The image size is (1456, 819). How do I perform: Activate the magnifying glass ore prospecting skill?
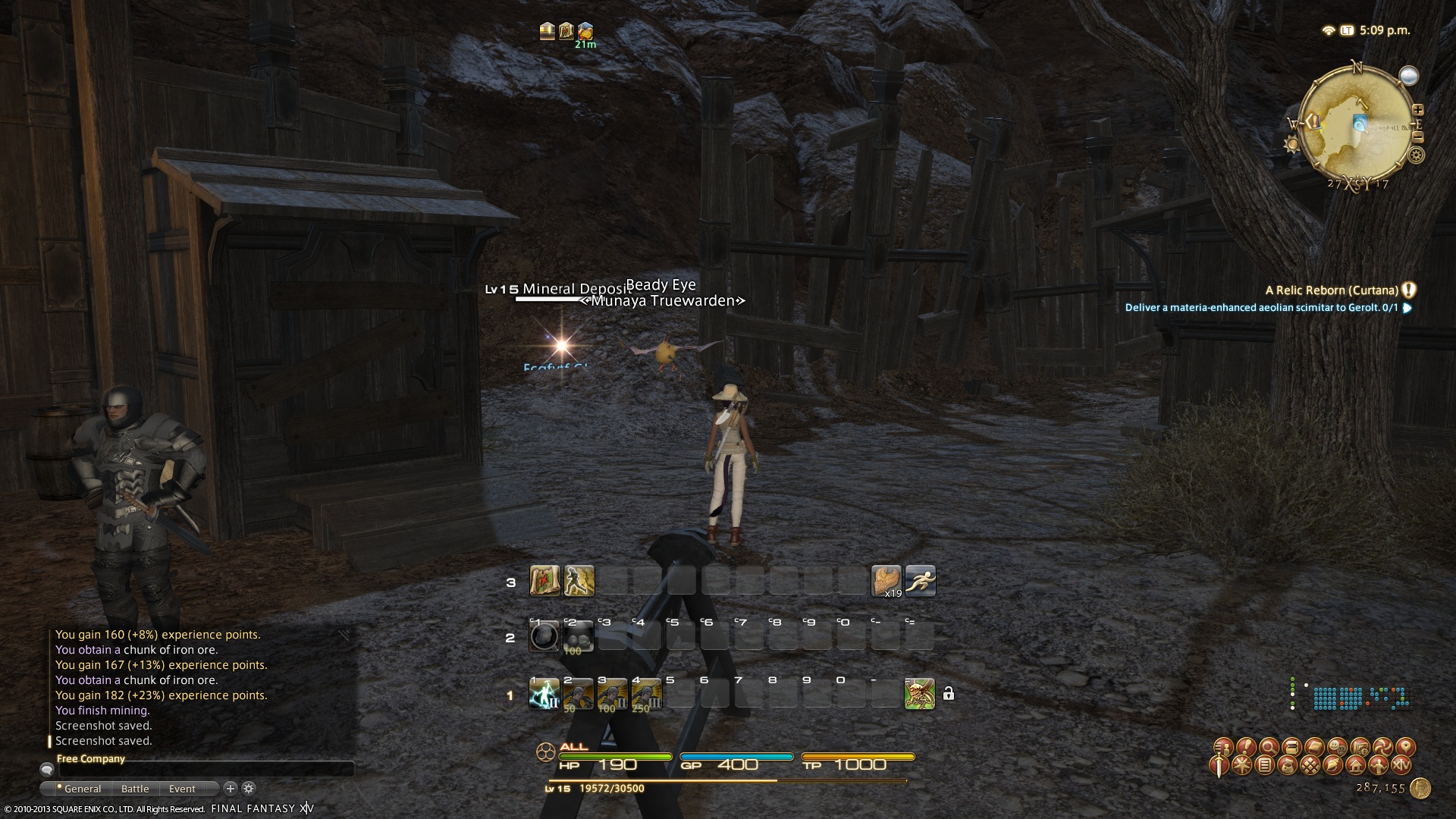pos(544,637)
